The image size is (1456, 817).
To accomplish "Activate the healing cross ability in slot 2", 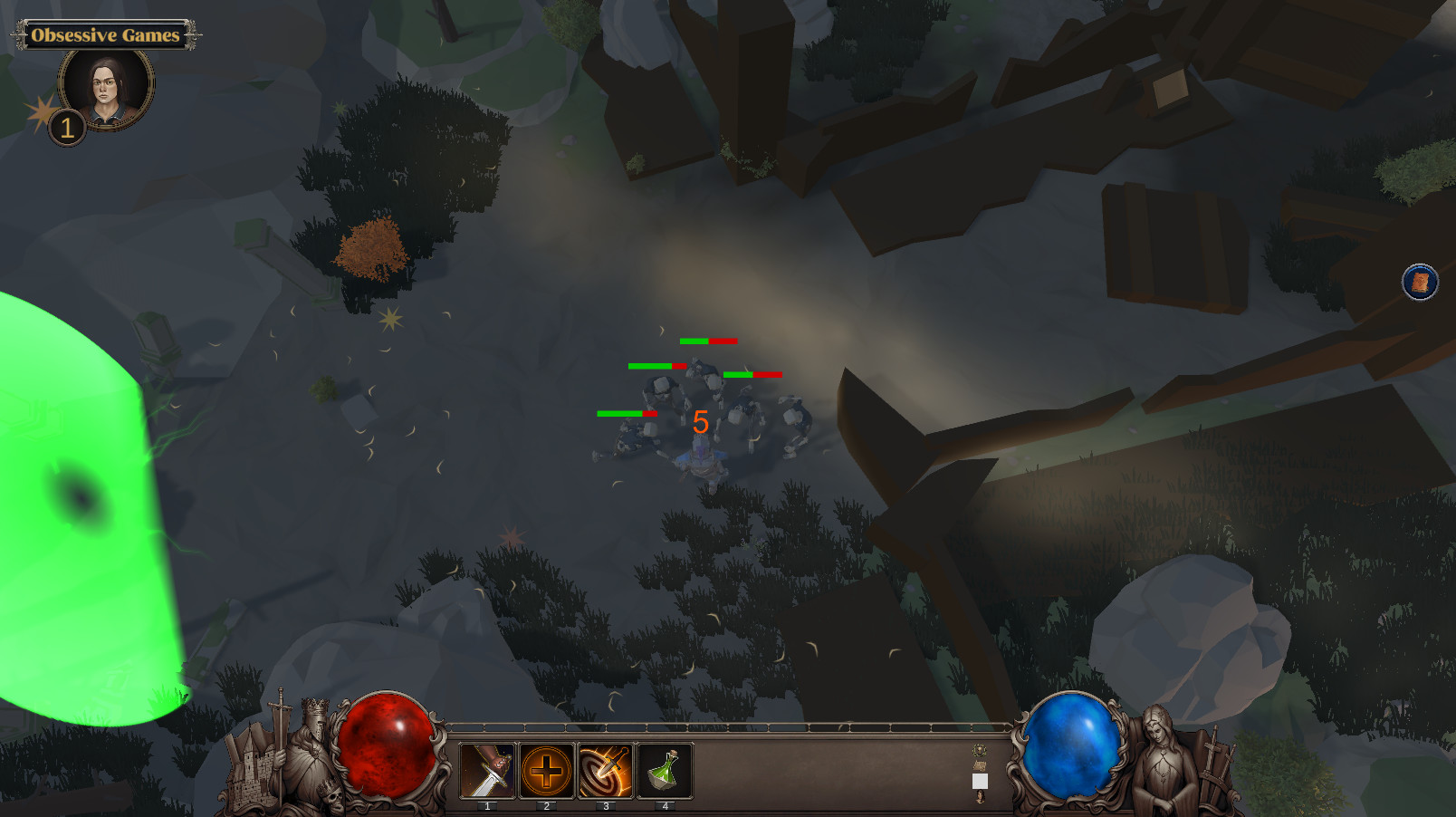I will [546, 770].
